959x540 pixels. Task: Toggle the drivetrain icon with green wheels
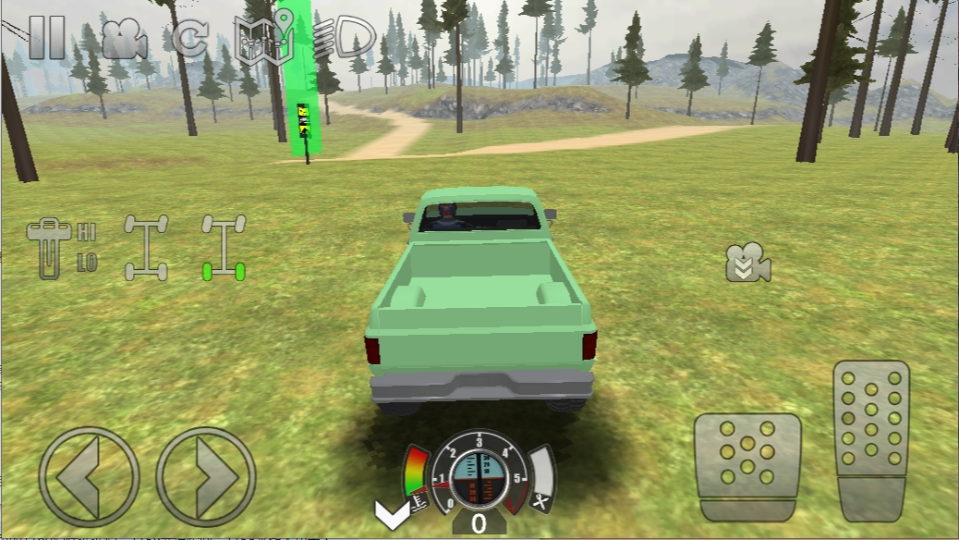point(224,247)
